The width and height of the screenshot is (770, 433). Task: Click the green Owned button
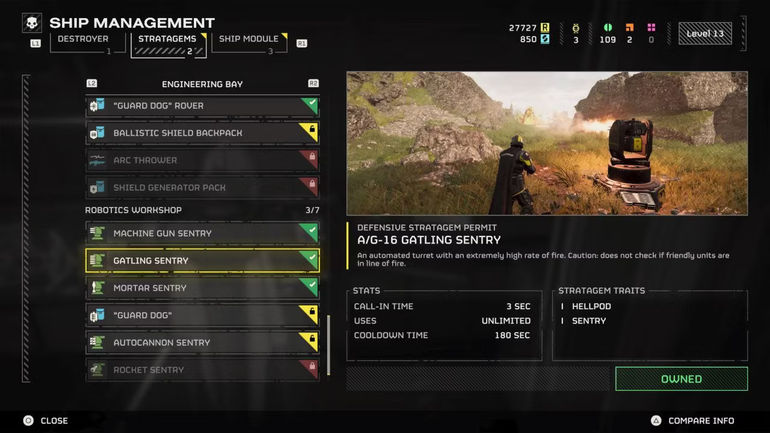pos(681,379)
